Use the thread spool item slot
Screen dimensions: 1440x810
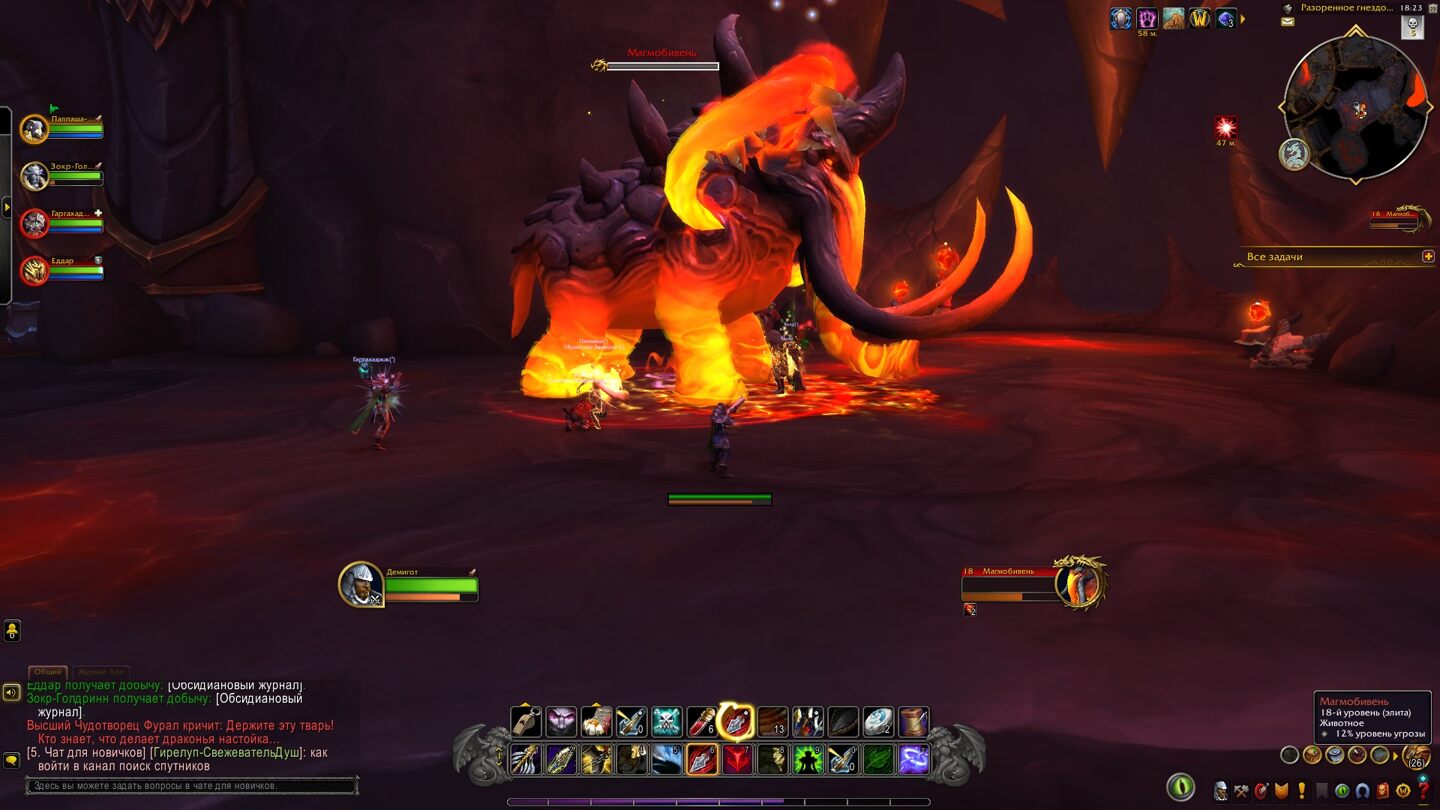913,722
